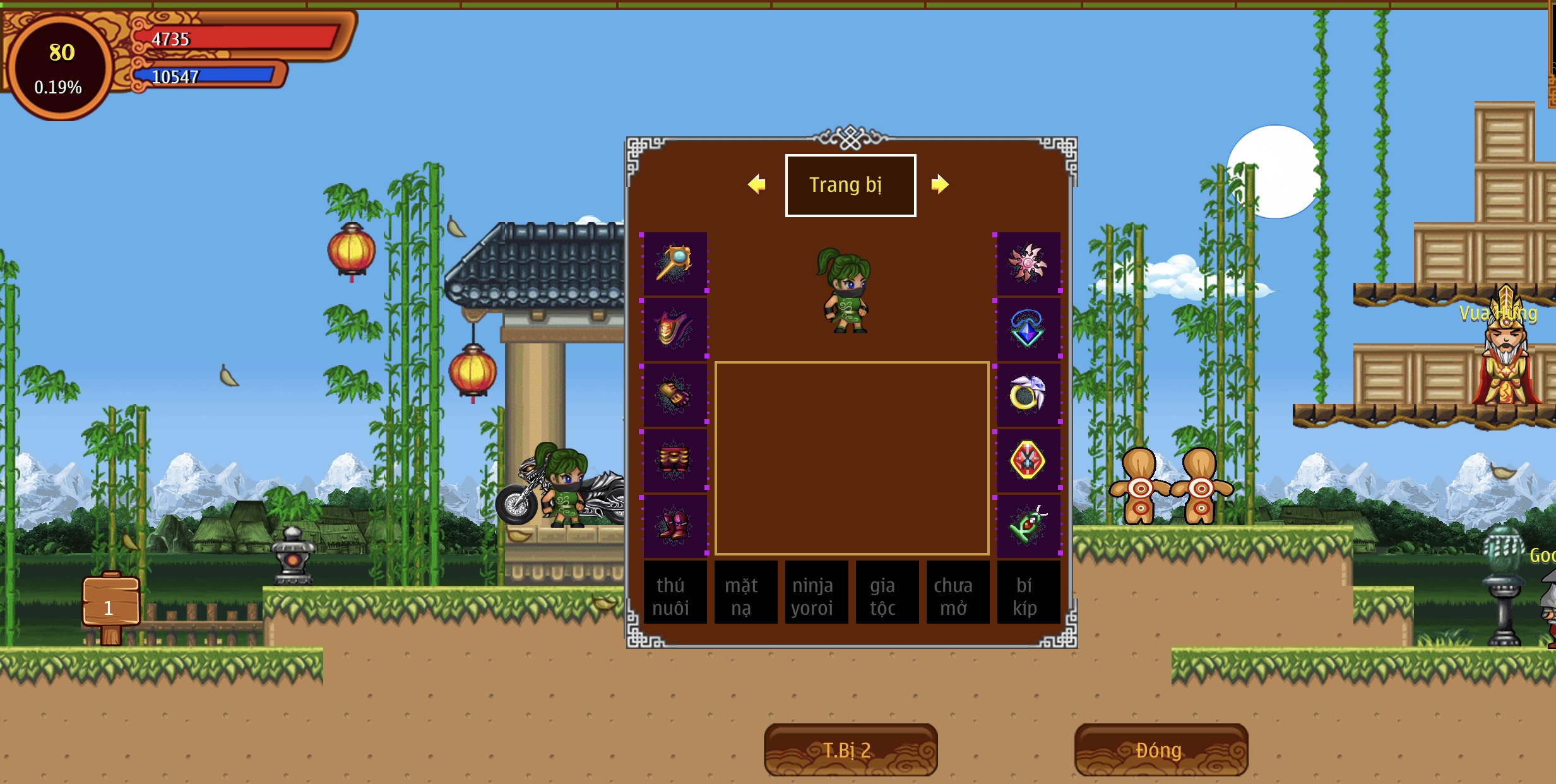The height and width of the screenshot is (784, 1556).
Task: Close the panel with Đóng button
Action: (x=1160, y=750)
